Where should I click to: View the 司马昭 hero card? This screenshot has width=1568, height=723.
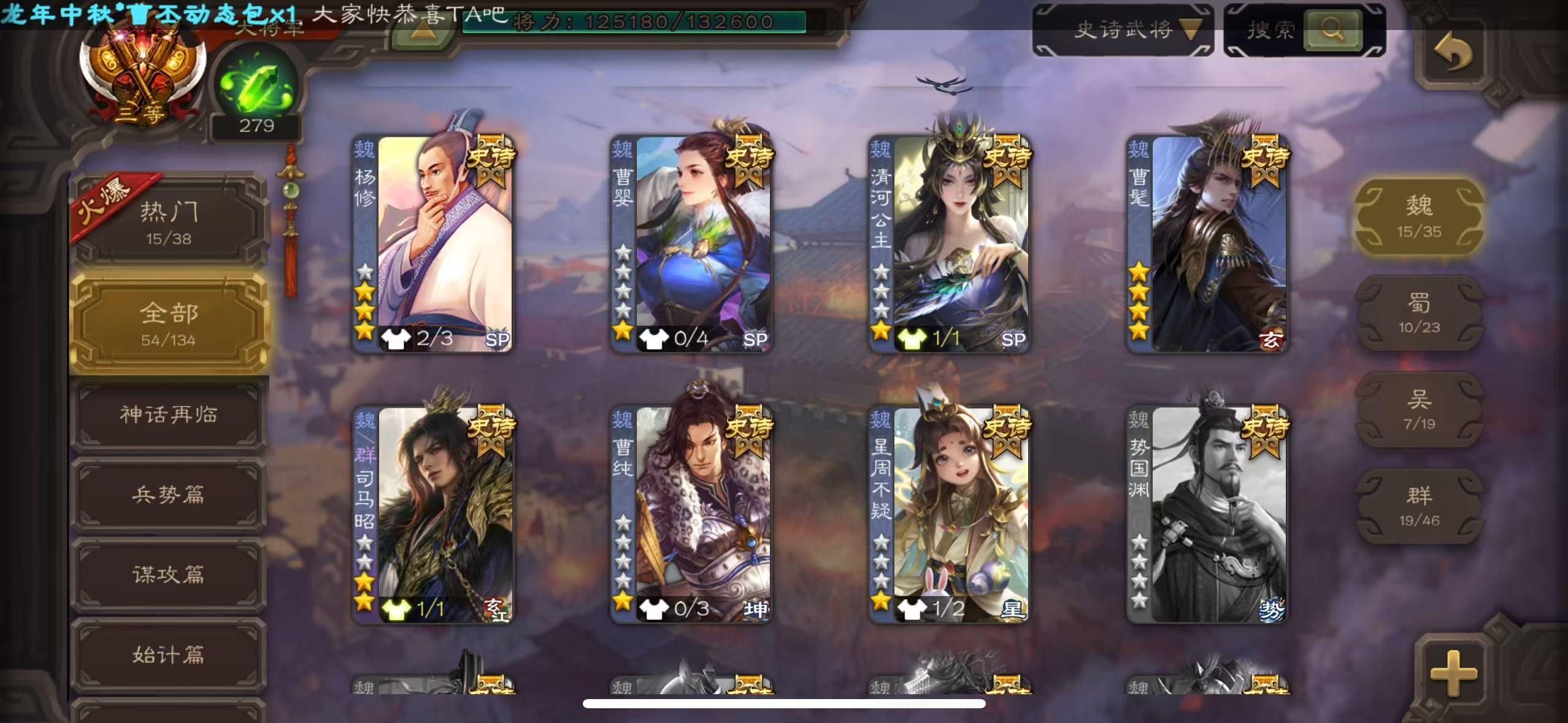tap(433, 514)
